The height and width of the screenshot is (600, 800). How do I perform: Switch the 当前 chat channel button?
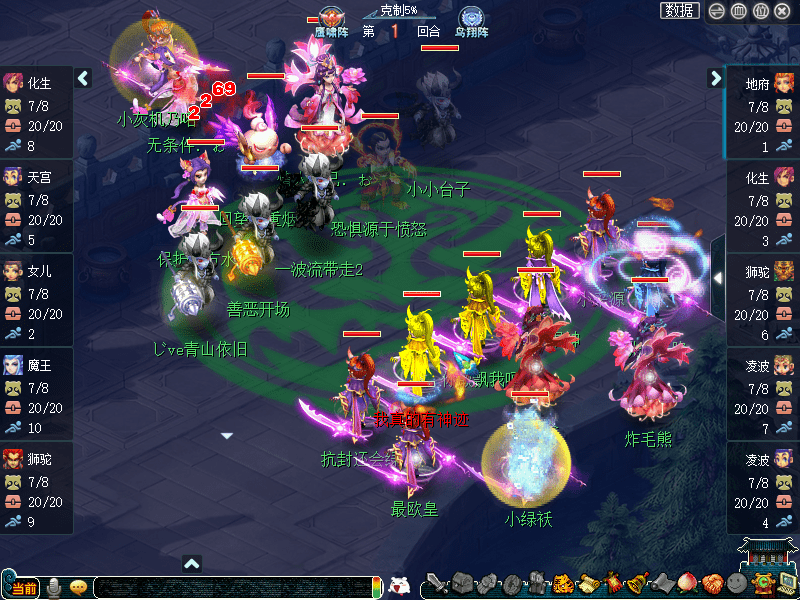pos(22,587)
